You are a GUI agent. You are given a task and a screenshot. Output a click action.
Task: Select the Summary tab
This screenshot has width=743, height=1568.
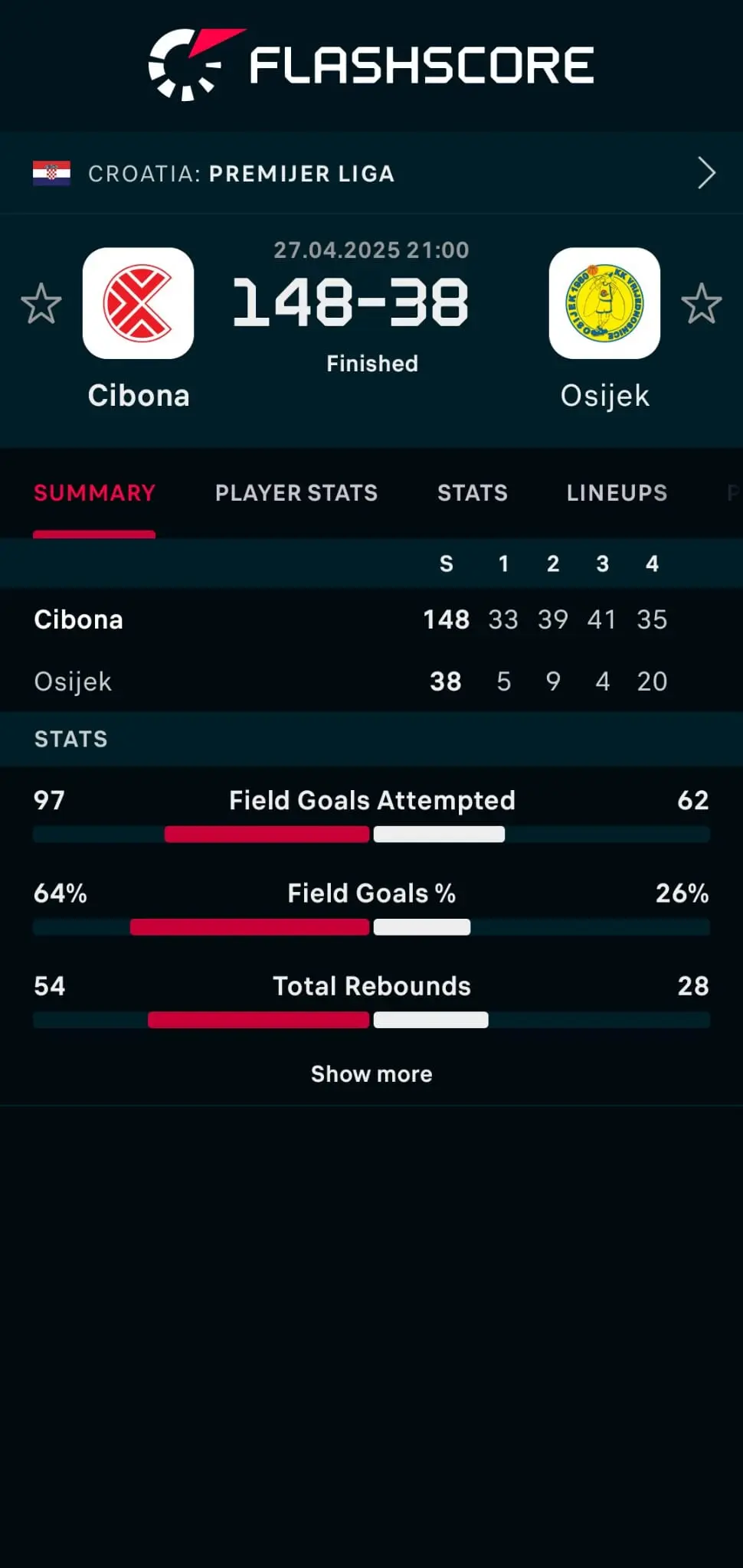pos(94,493)
